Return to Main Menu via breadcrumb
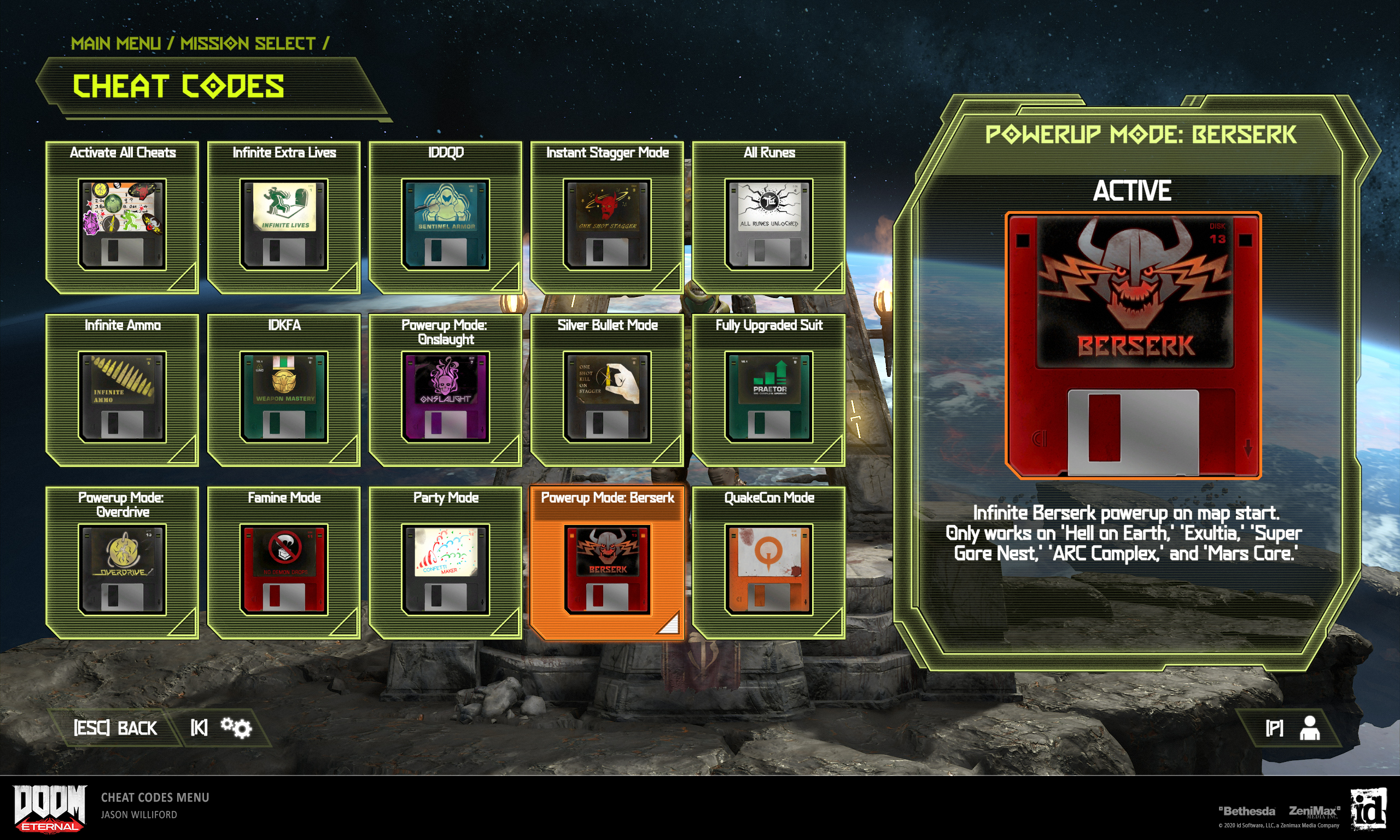The image size is (1400, 840). tap(115, 44)
